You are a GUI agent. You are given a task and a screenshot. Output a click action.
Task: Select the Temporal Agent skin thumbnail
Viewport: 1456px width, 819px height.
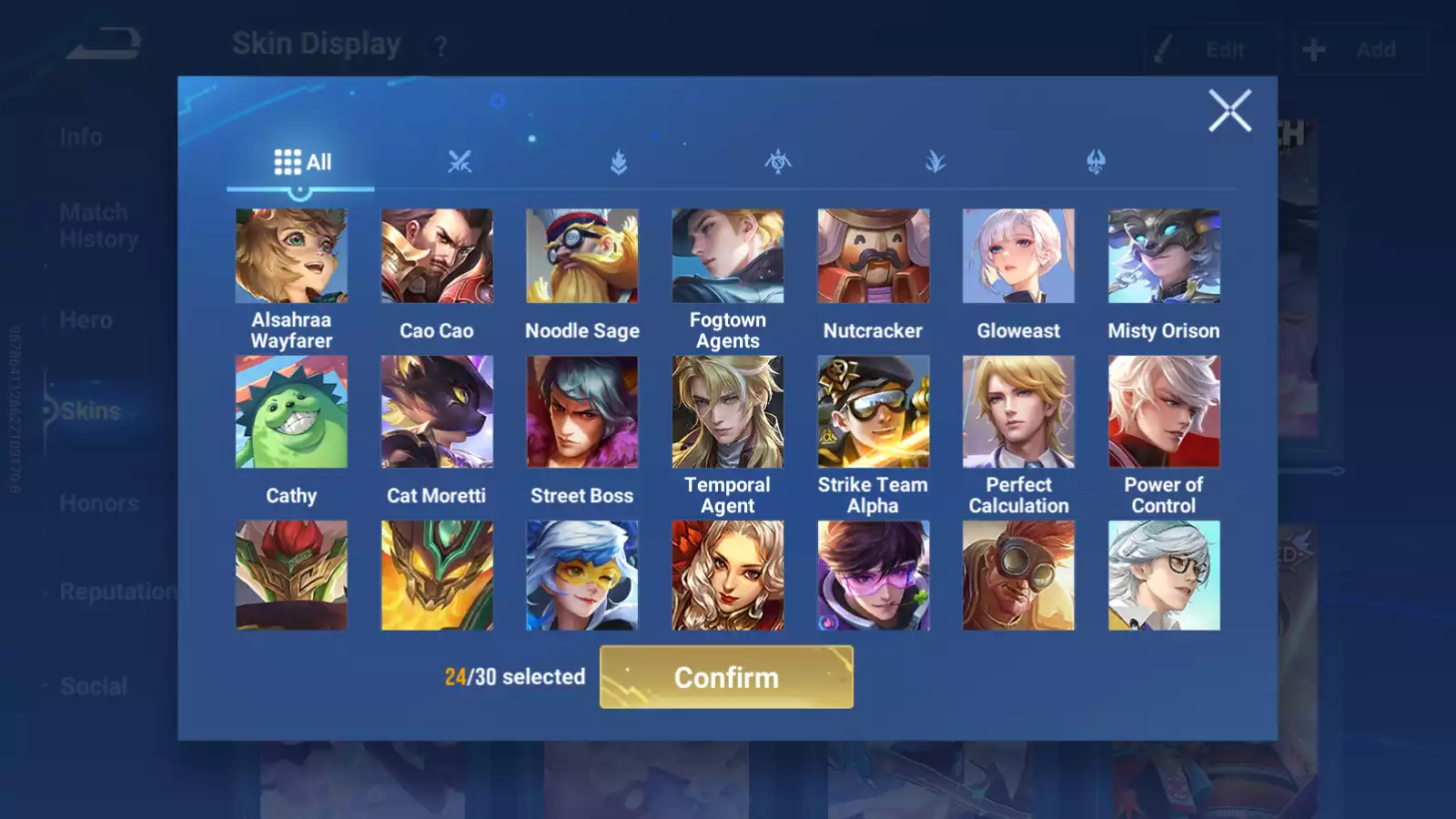[x=727, y=411]
